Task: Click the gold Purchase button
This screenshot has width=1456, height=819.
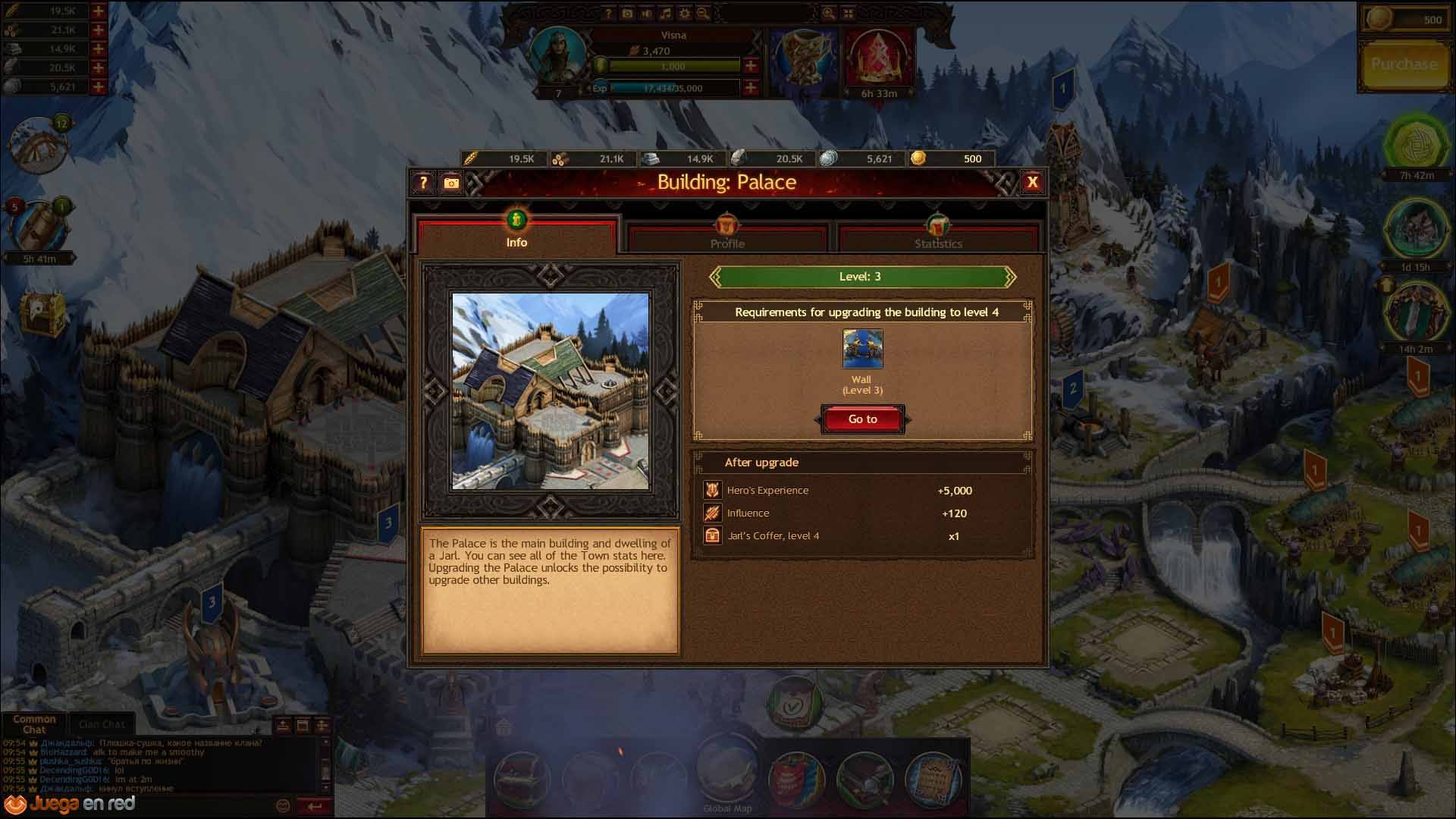Action: click(1404, 65)
